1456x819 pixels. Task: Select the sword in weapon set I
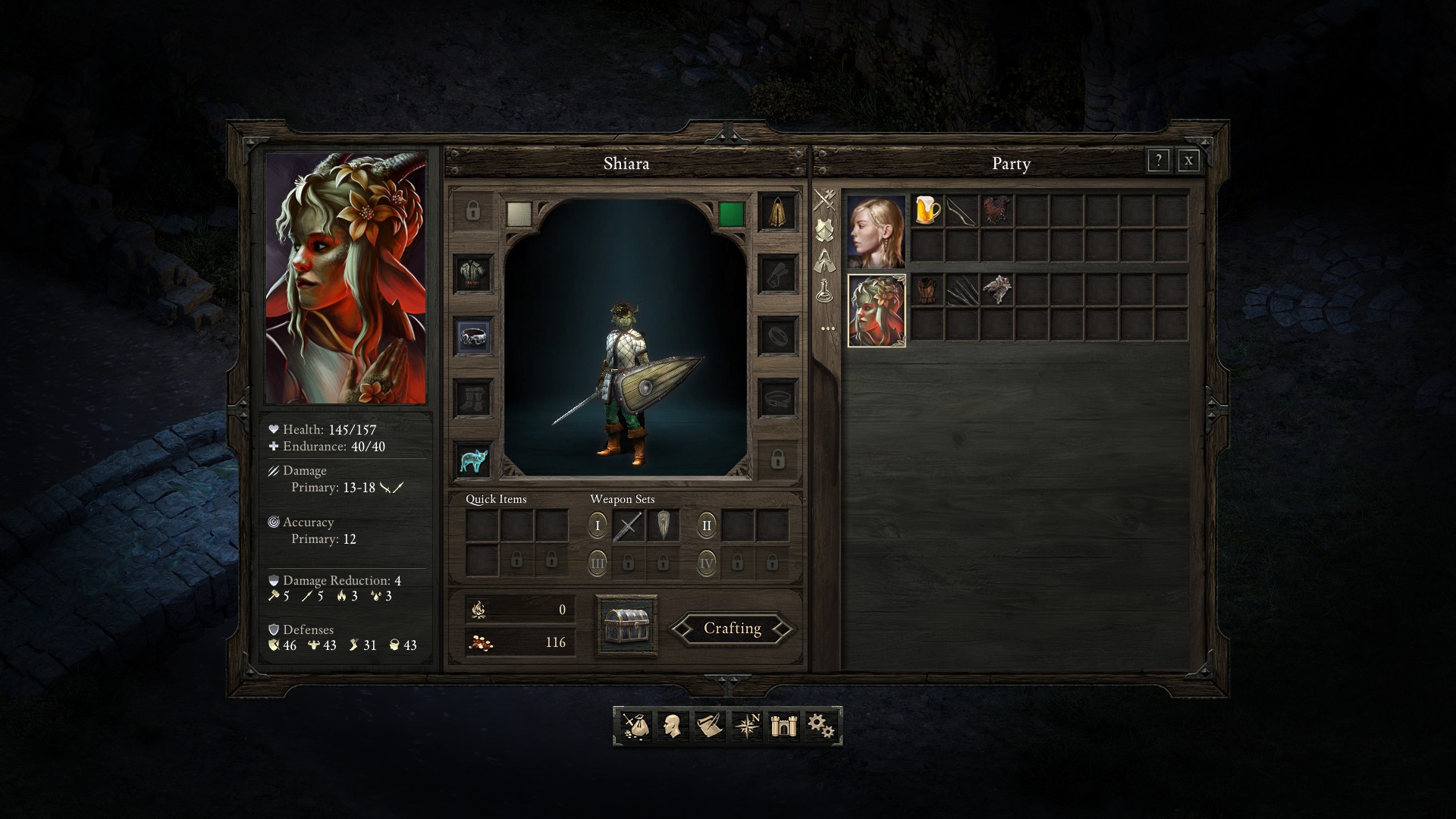pos(628,526)
